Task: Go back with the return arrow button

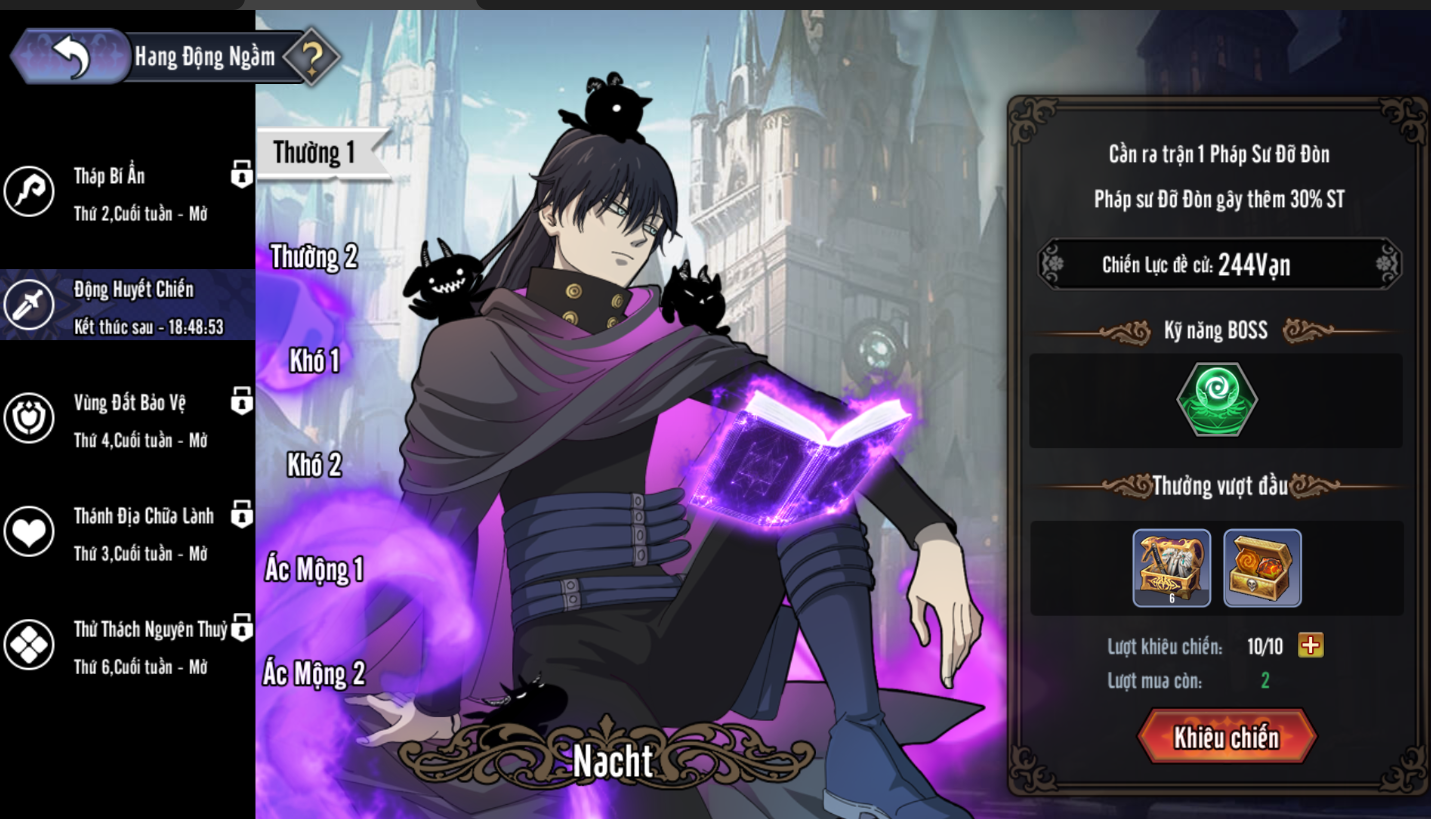Action: [70, 56]
